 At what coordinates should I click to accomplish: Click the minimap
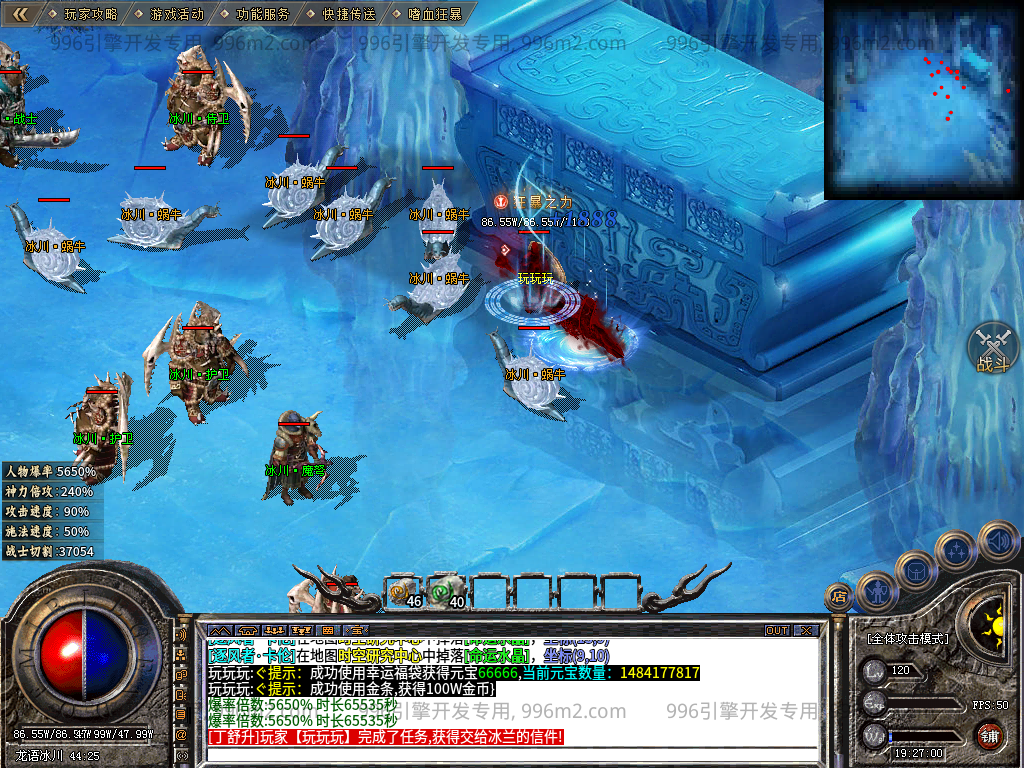point(922,99)
